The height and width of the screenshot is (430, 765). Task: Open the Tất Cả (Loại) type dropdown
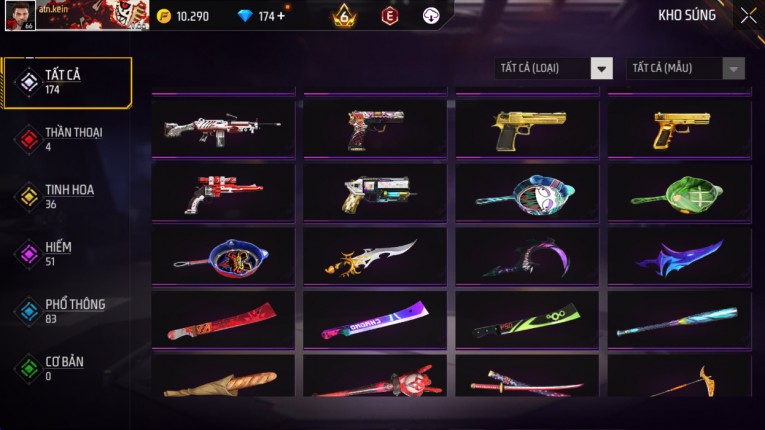(x=554, y=68)
